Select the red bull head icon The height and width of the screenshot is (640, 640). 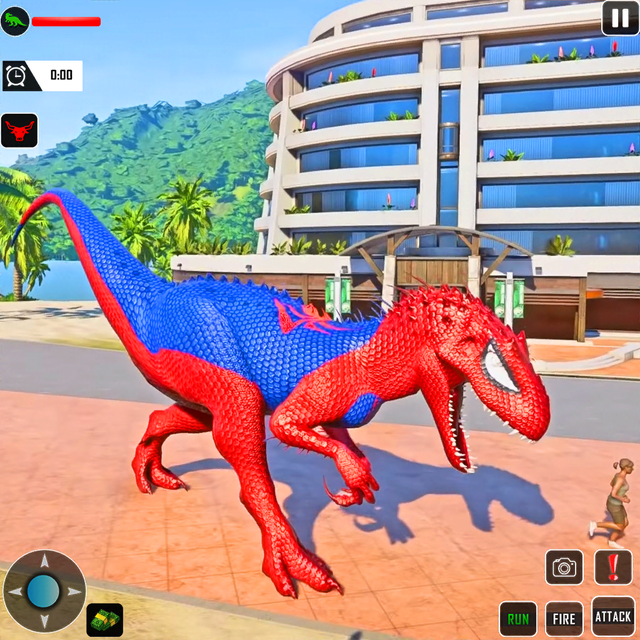click(x=18, y=130)
